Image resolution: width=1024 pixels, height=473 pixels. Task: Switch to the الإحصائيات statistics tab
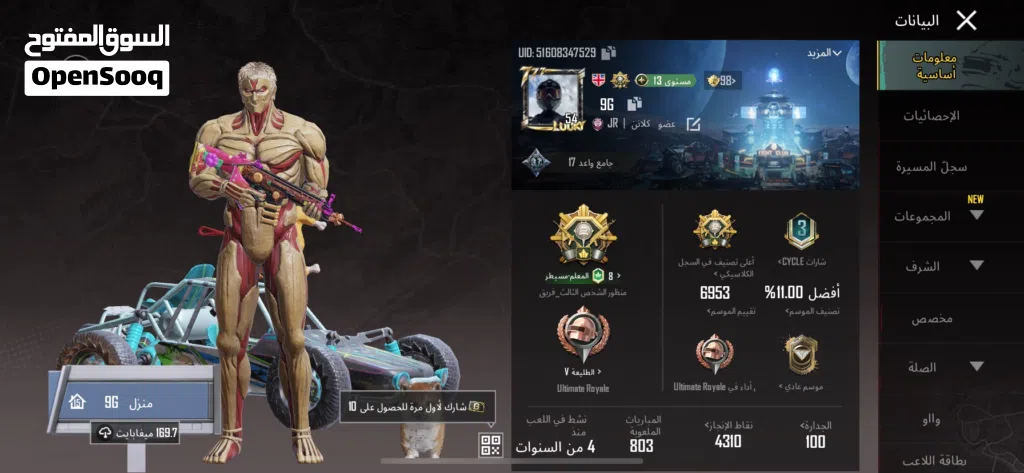click(931, 116)
